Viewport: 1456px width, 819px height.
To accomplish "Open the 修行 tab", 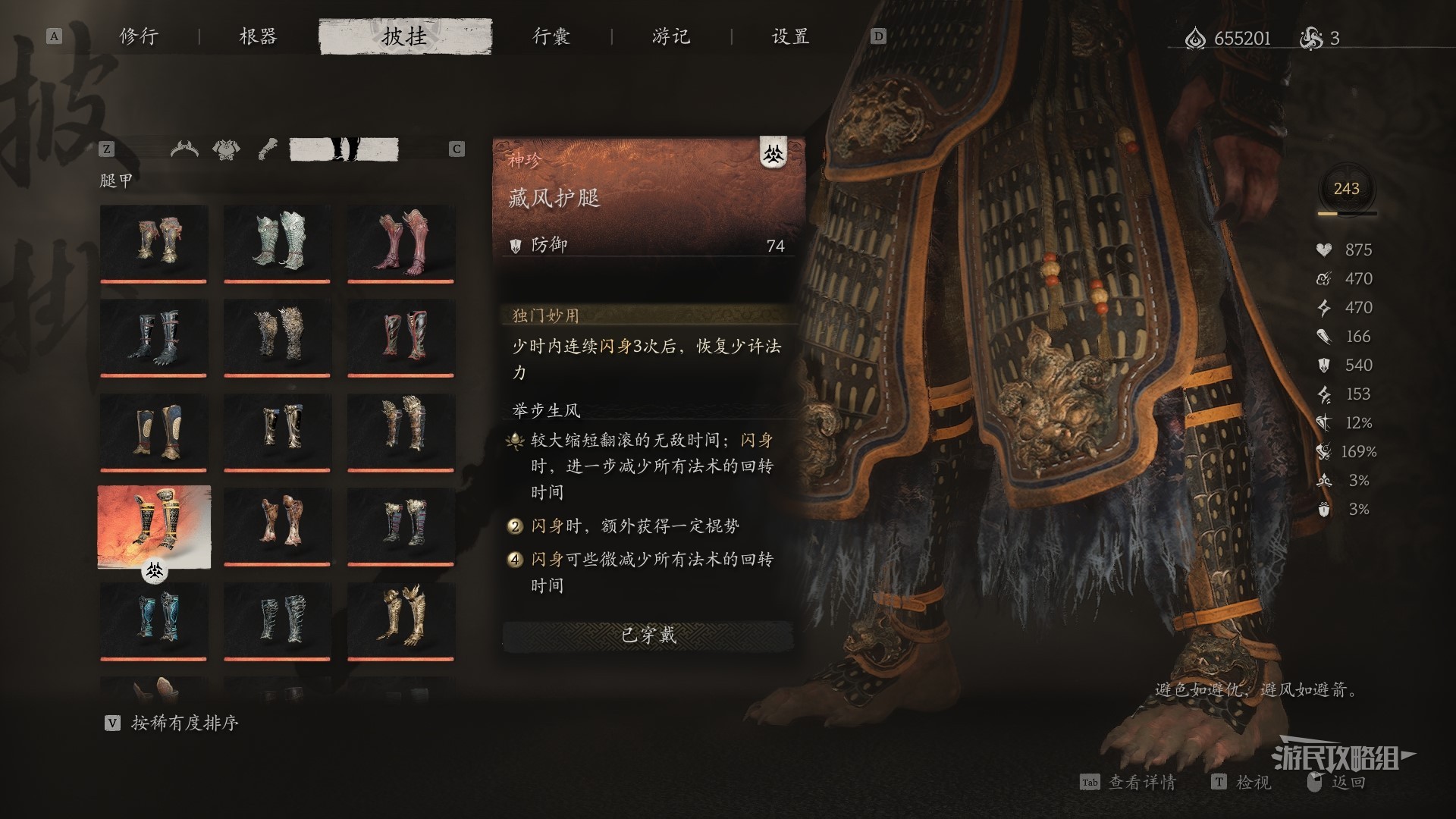I will tap(139, 36).
